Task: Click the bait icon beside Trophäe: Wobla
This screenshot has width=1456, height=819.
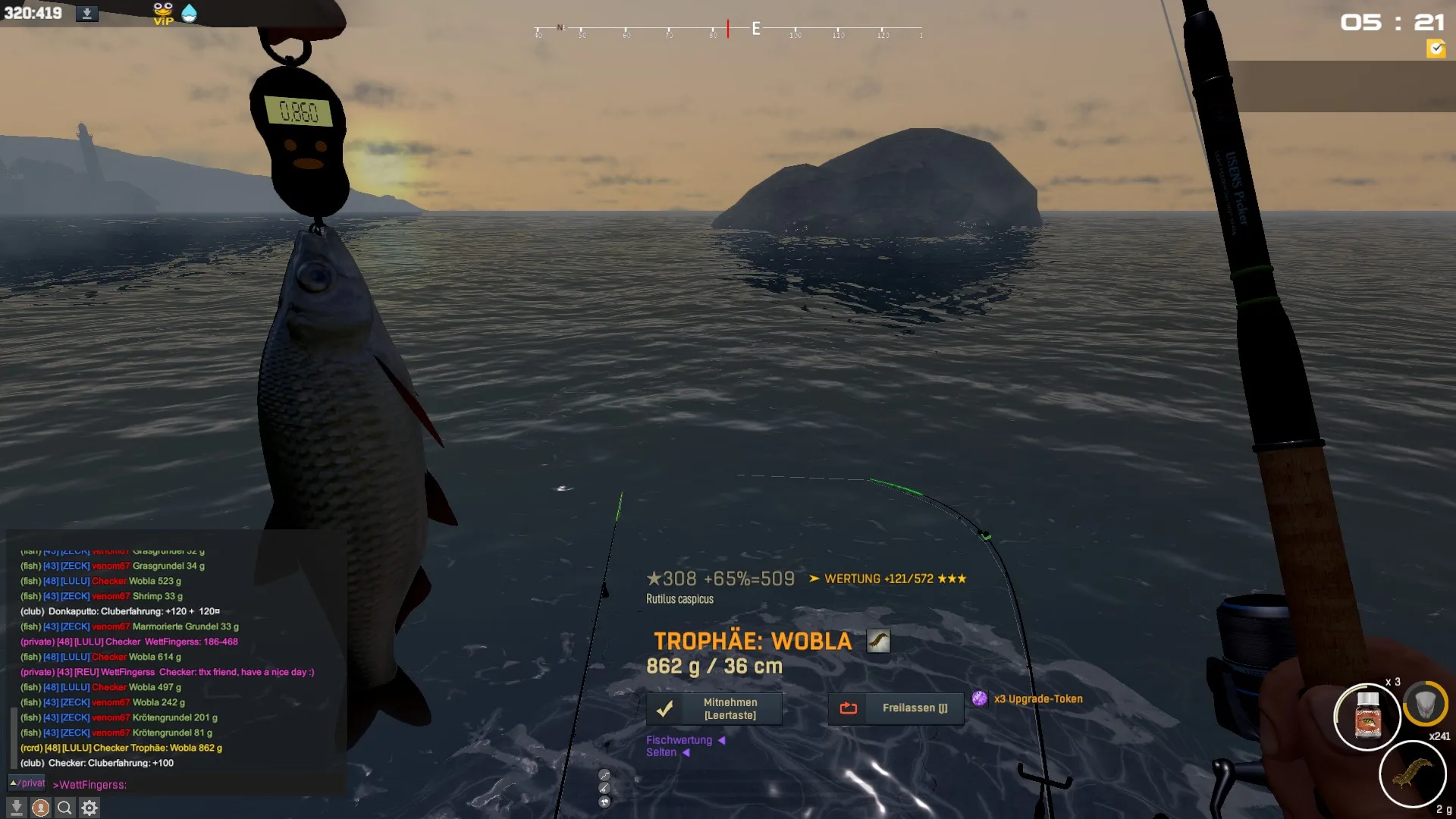Action: click(x=878, y=642)
